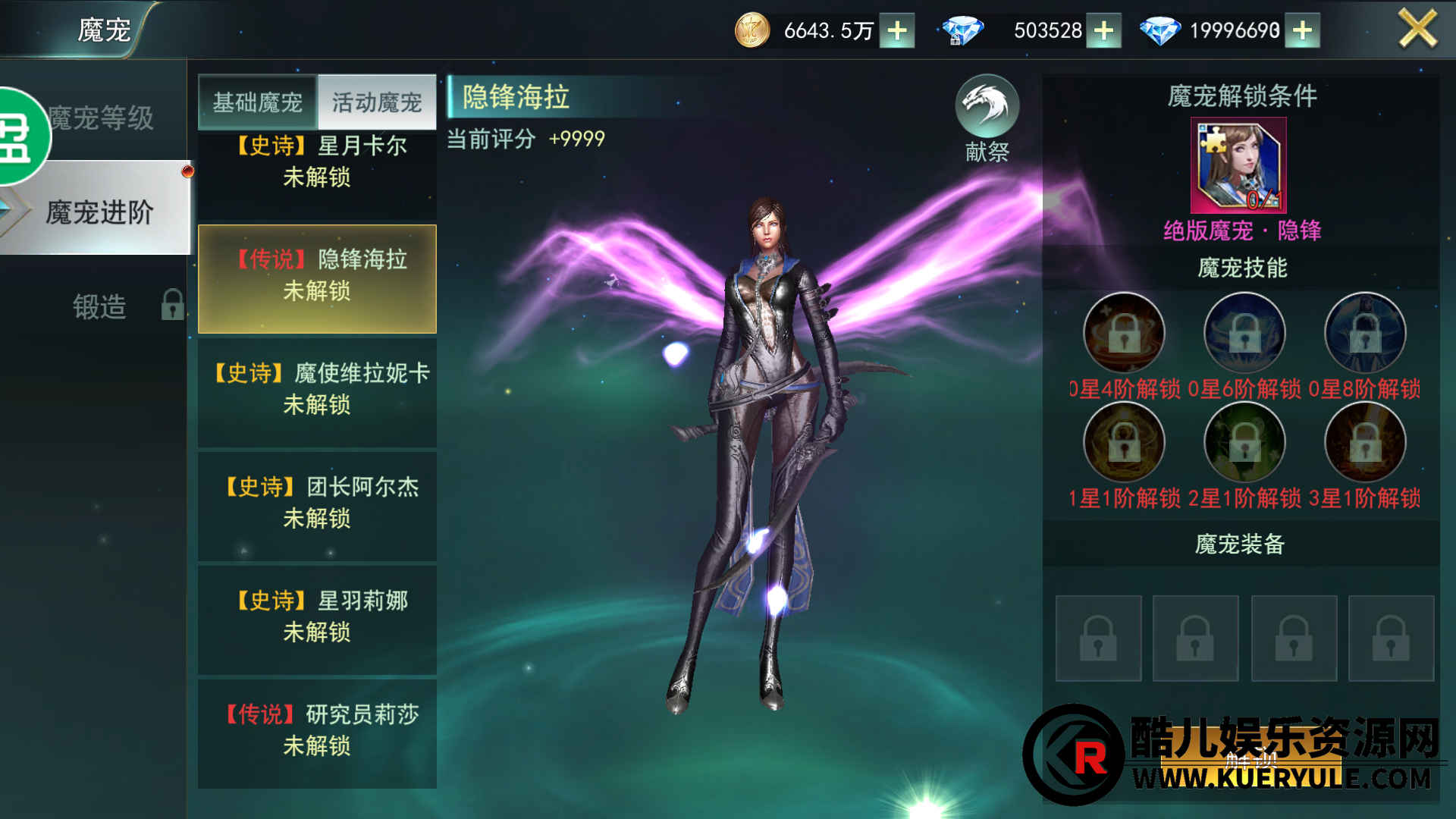Pick pet 研究员莉莎 from the list

(317, 731)
